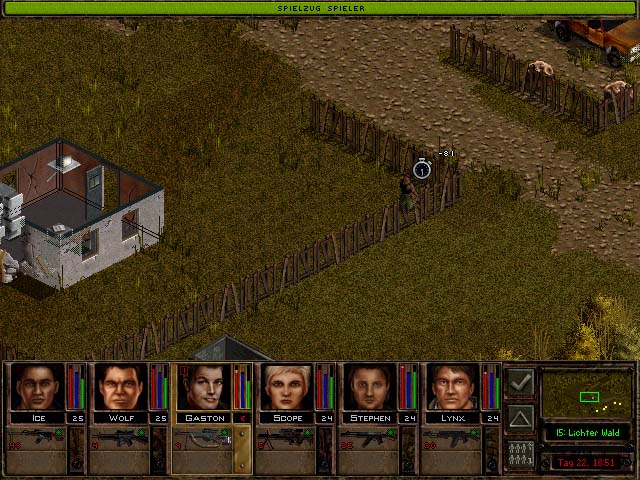Select Ice's portrait
The width and height of the screenshot is (640, 480).
pos(37,387)
